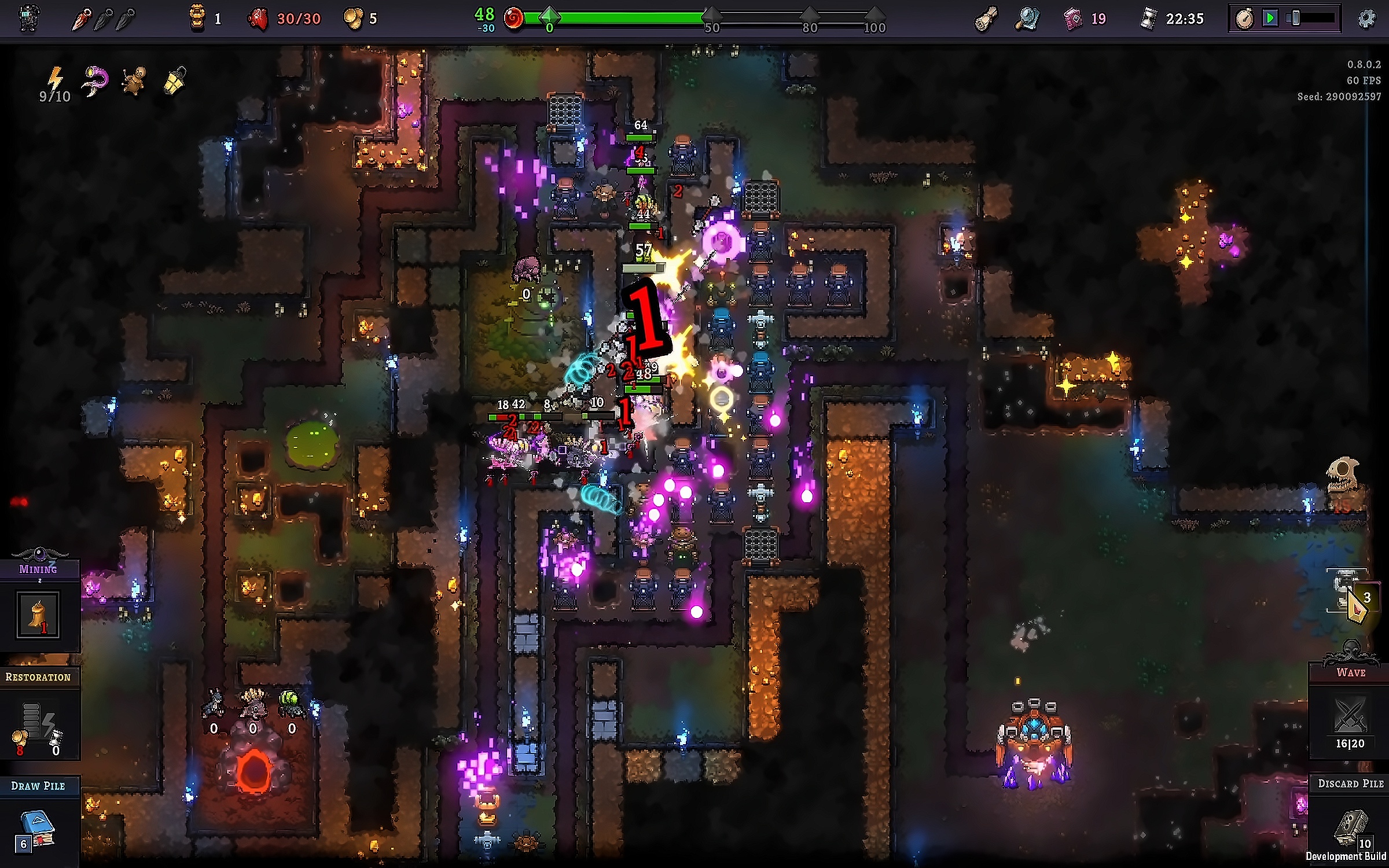Image resolution: width=1389 pixels, height=868 pixels.
Task: Inspect the voodoo doll relic icon
Action: pos(134,81)
